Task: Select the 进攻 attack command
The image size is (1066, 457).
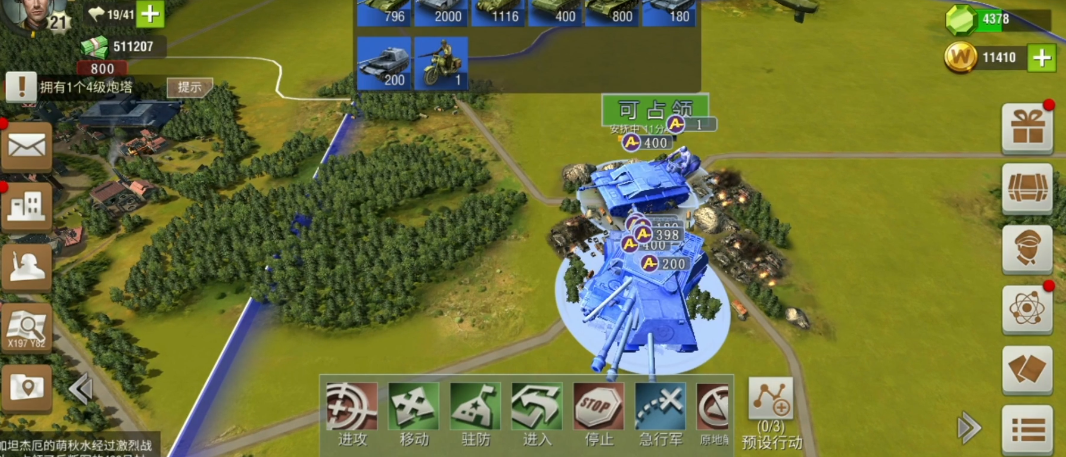Action: pos(352,413)
